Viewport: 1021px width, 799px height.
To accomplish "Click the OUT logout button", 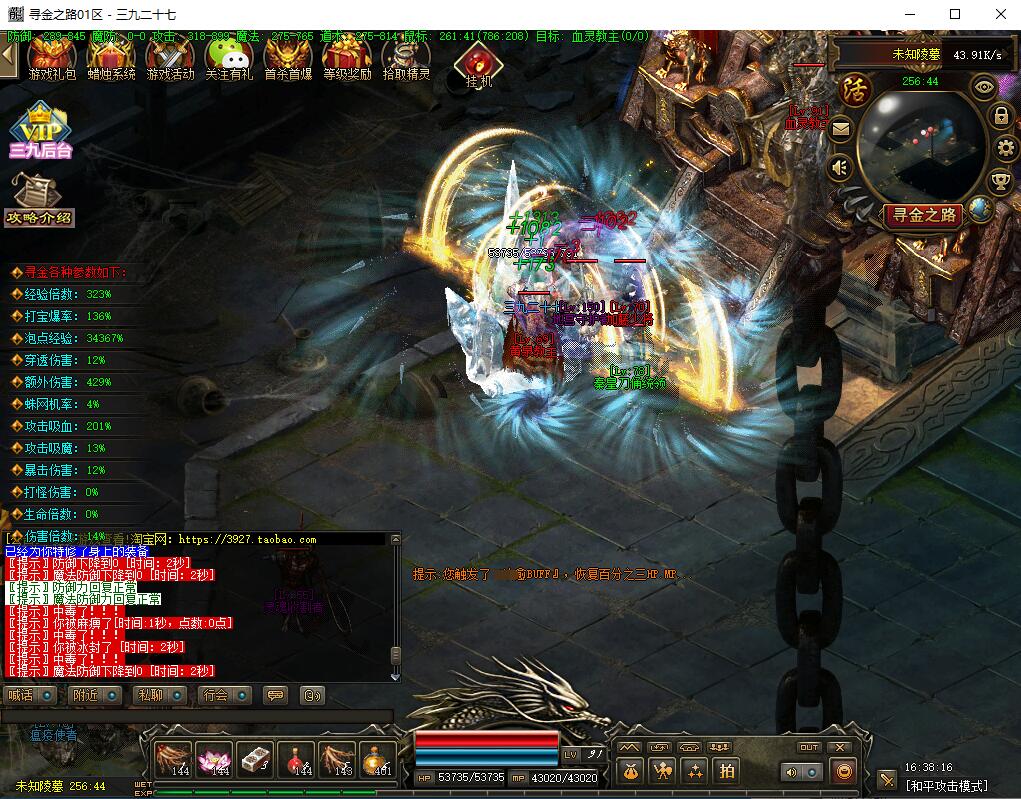I will pyautogui.click(x=808, y=747).
